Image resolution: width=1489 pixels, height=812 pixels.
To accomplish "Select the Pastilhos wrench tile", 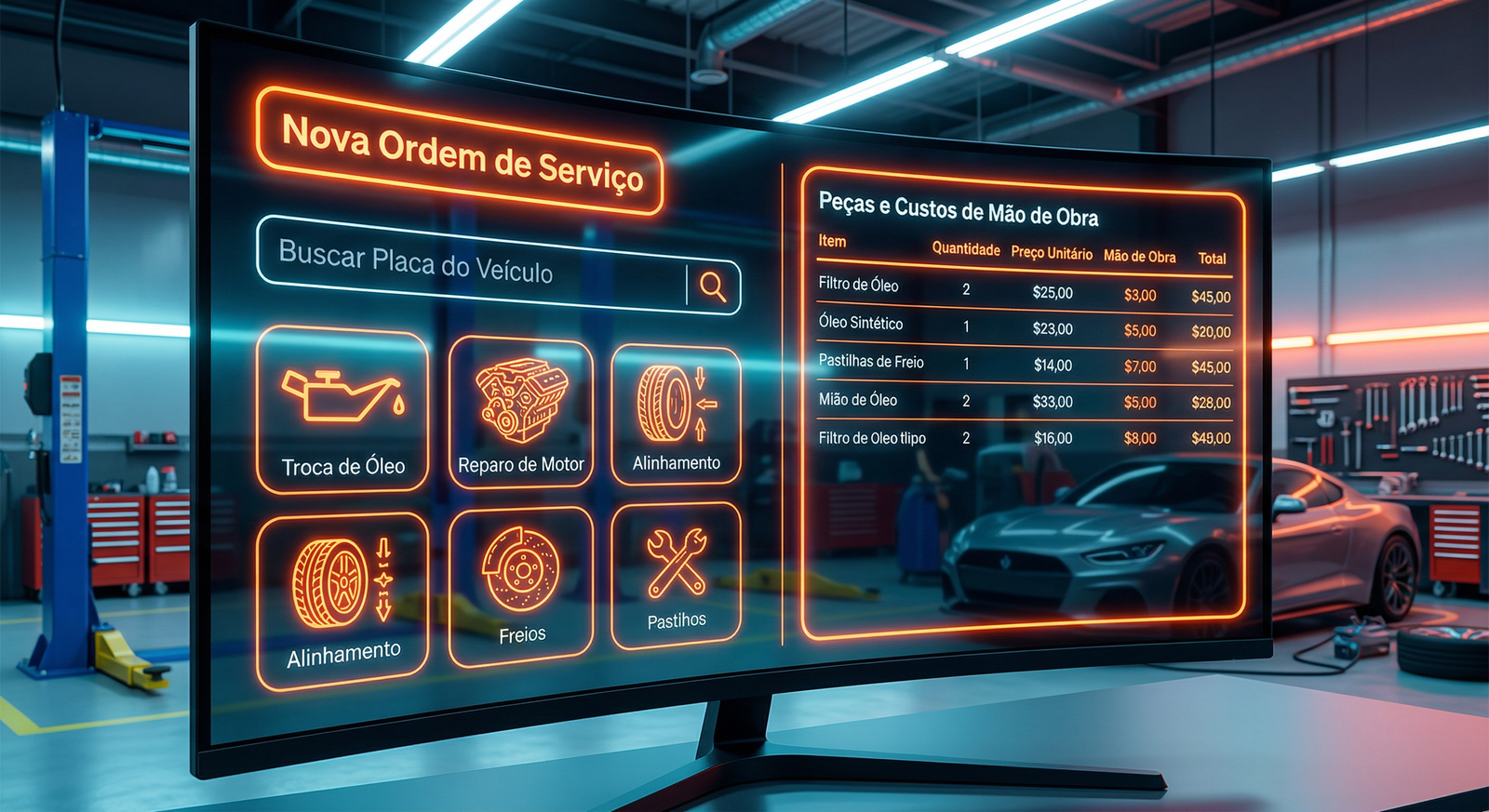I will [x=677, y=576].
